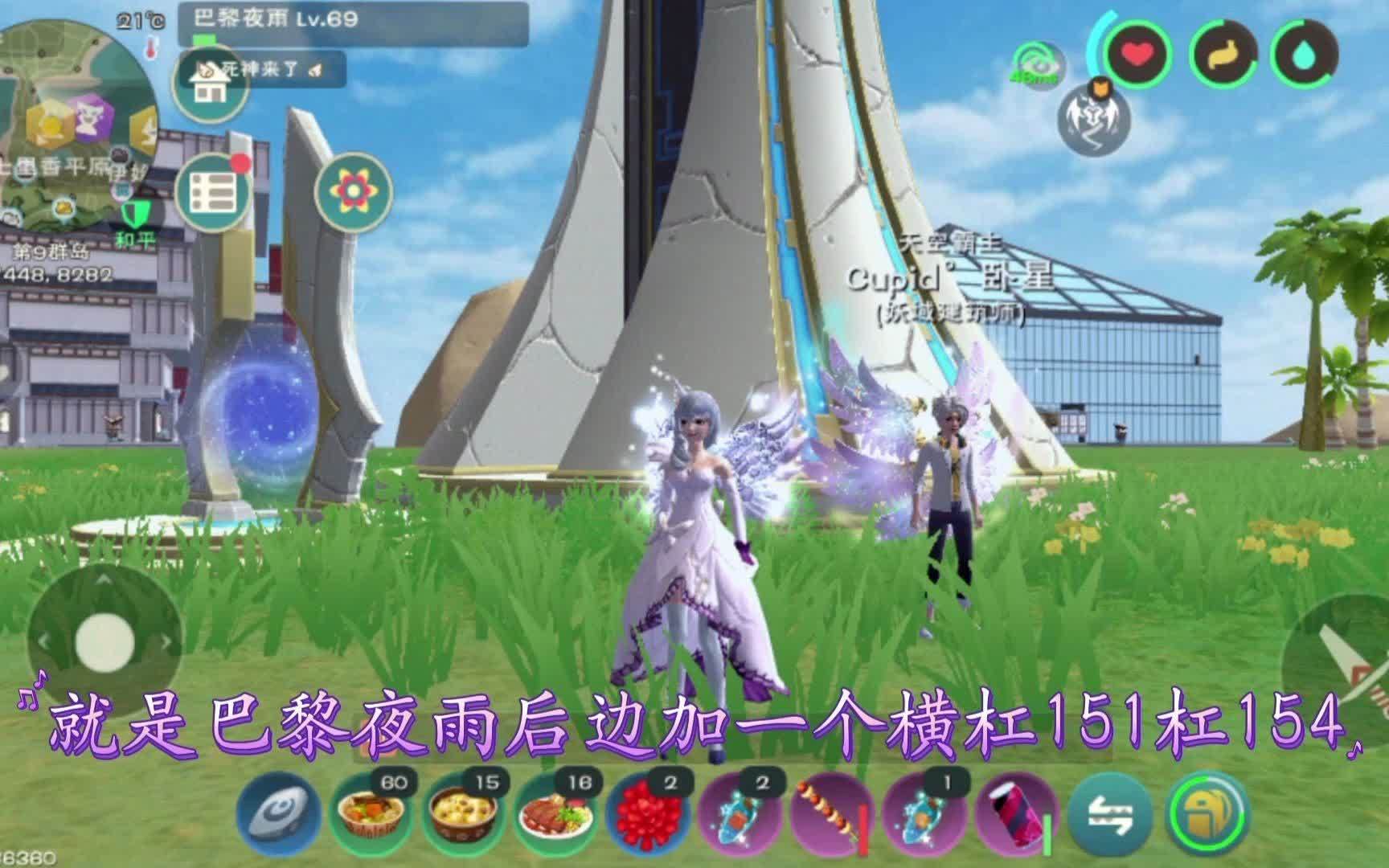This screenshot has height=868, width=1389.
Task: Select the rice bowl food stack of 60
Action: tap(371, 813)
